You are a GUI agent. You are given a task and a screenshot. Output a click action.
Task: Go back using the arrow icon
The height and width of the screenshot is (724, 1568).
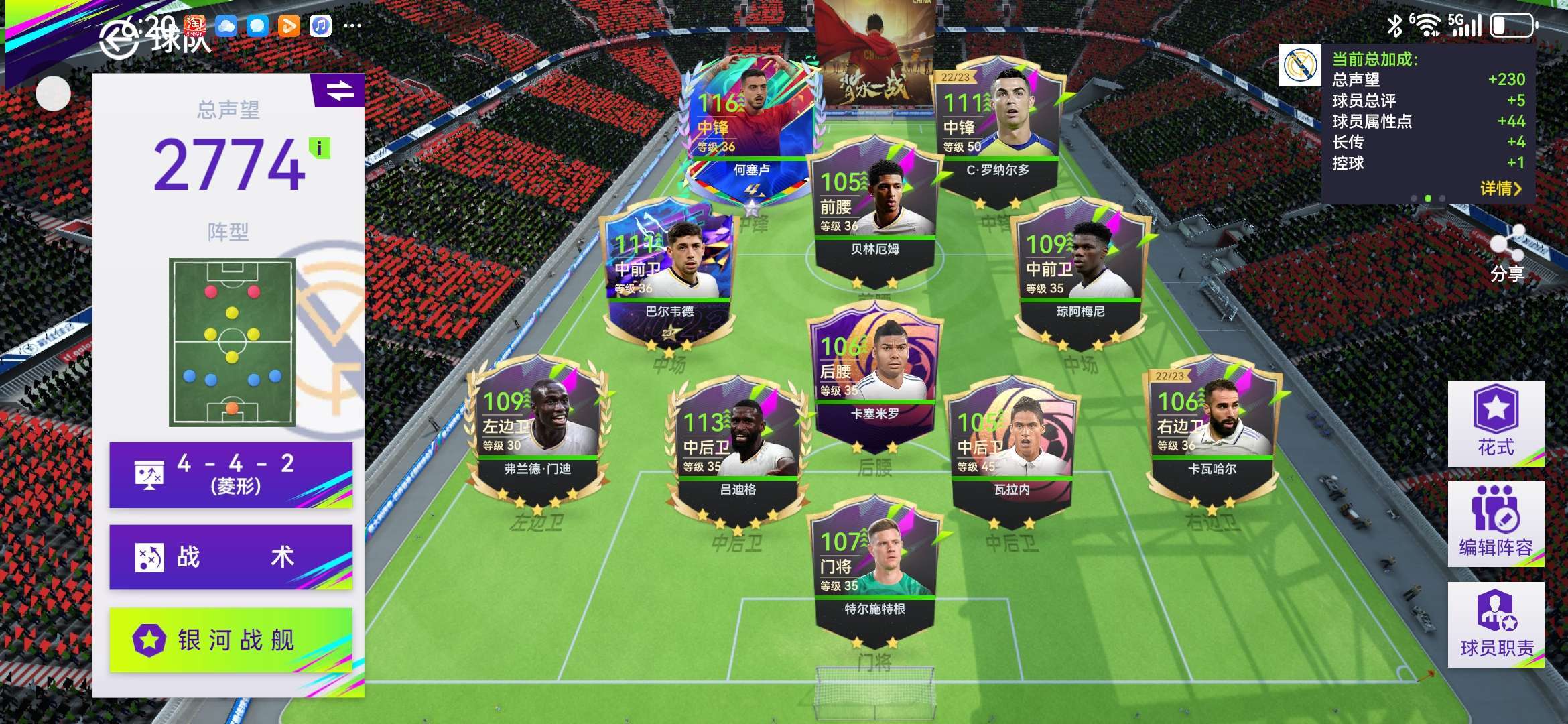pyautogui.click(x=119, y=39)
